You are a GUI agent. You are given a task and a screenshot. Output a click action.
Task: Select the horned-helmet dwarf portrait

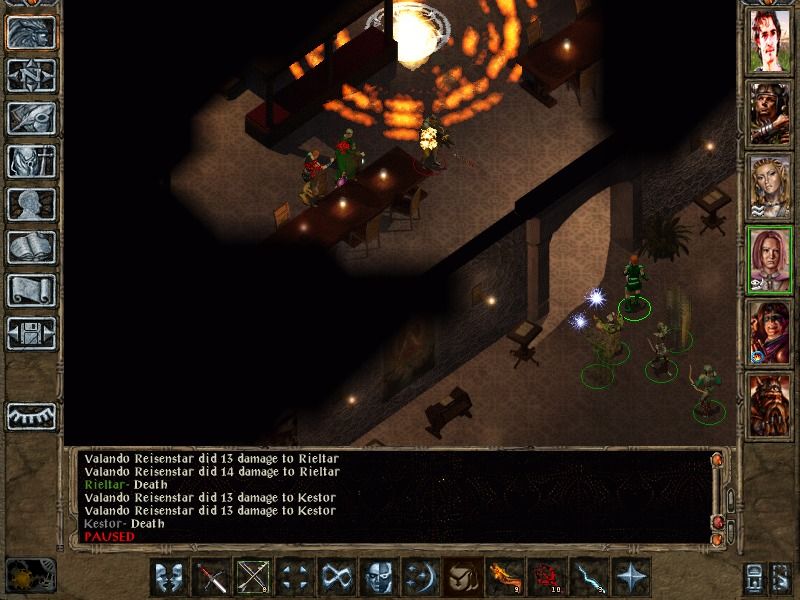769,403
